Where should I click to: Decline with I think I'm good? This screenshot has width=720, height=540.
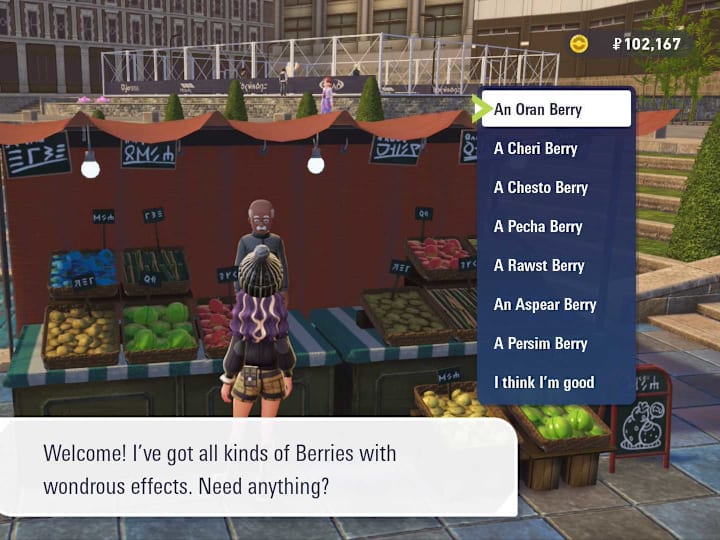pos(555,382)
